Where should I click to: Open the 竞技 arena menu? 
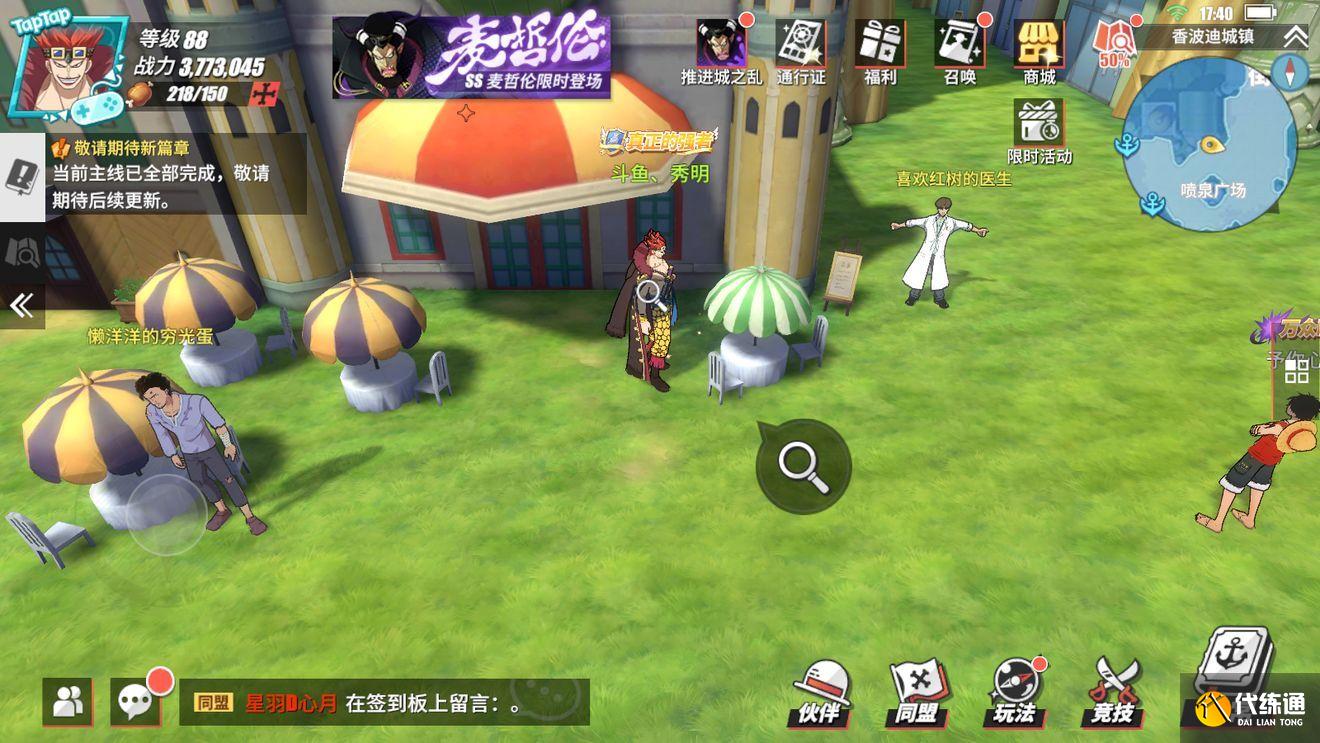[1113, 692]
